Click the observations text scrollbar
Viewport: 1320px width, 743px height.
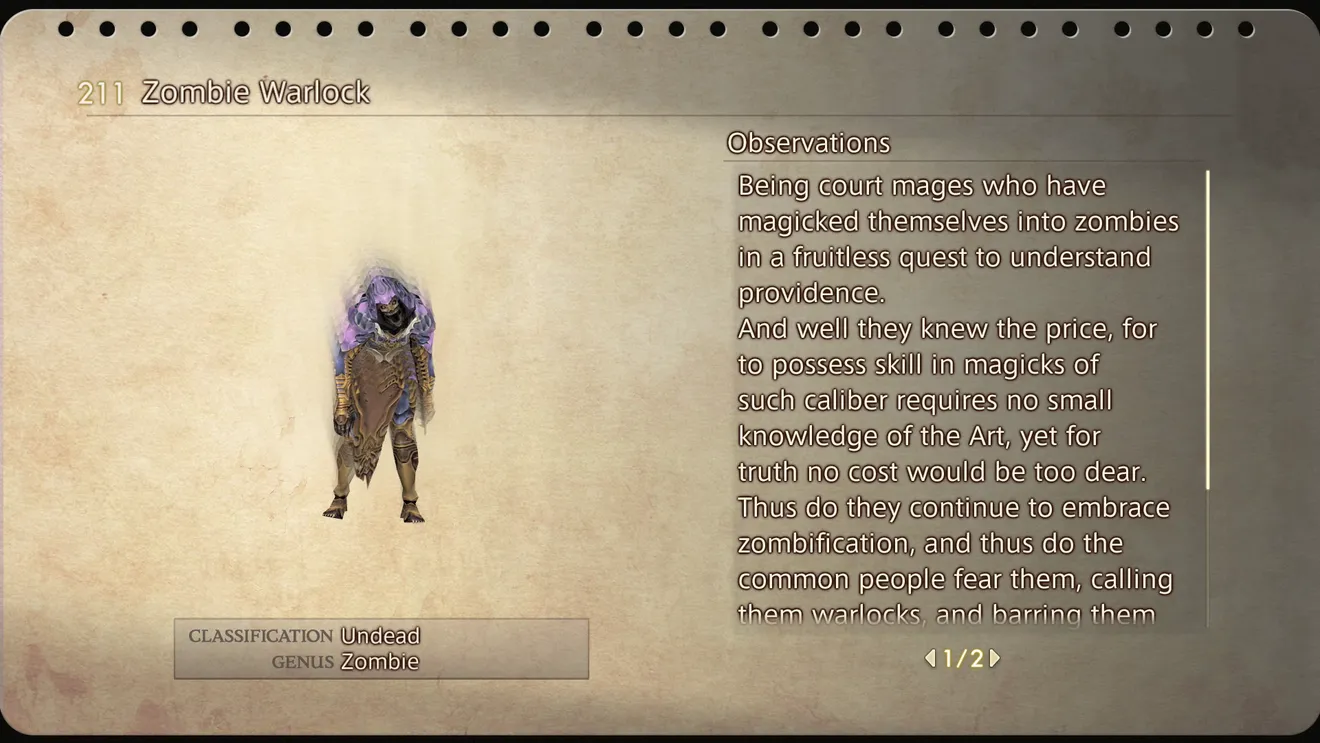tap(1207, 330)
